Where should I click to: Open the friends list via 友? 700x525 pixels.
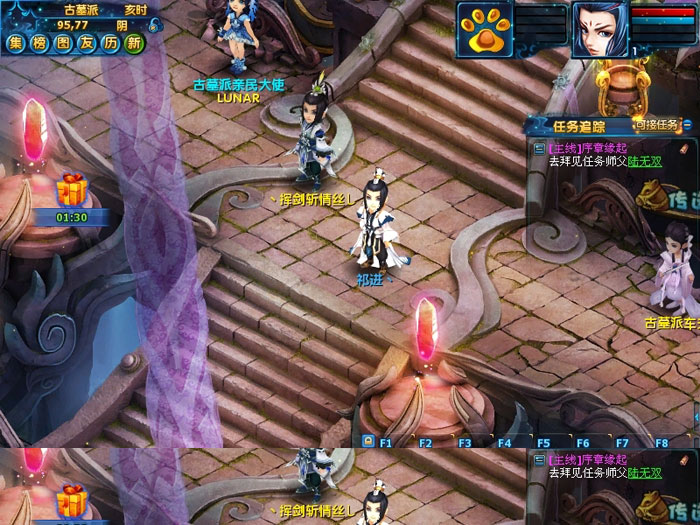coord(87,43)
